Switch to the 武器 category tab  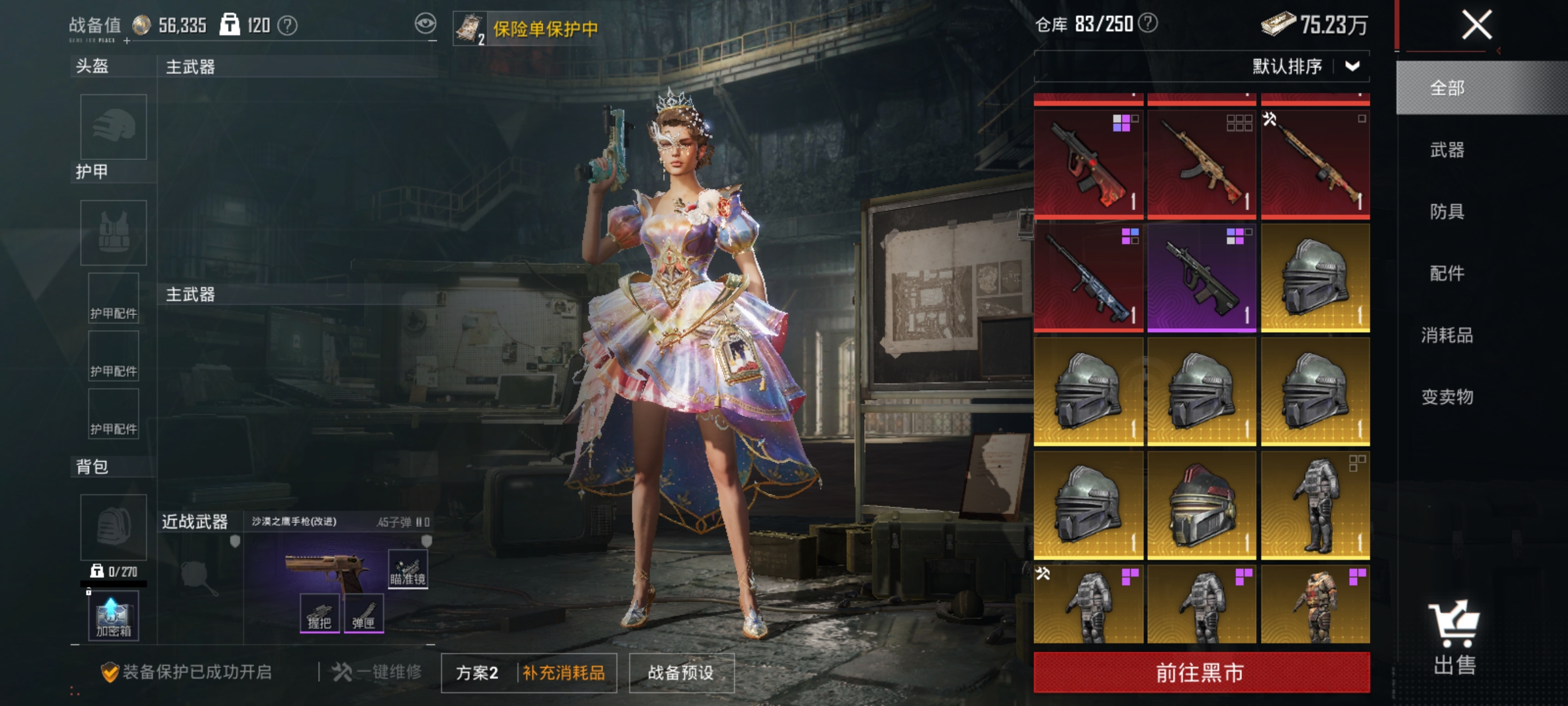(1448, 150)
